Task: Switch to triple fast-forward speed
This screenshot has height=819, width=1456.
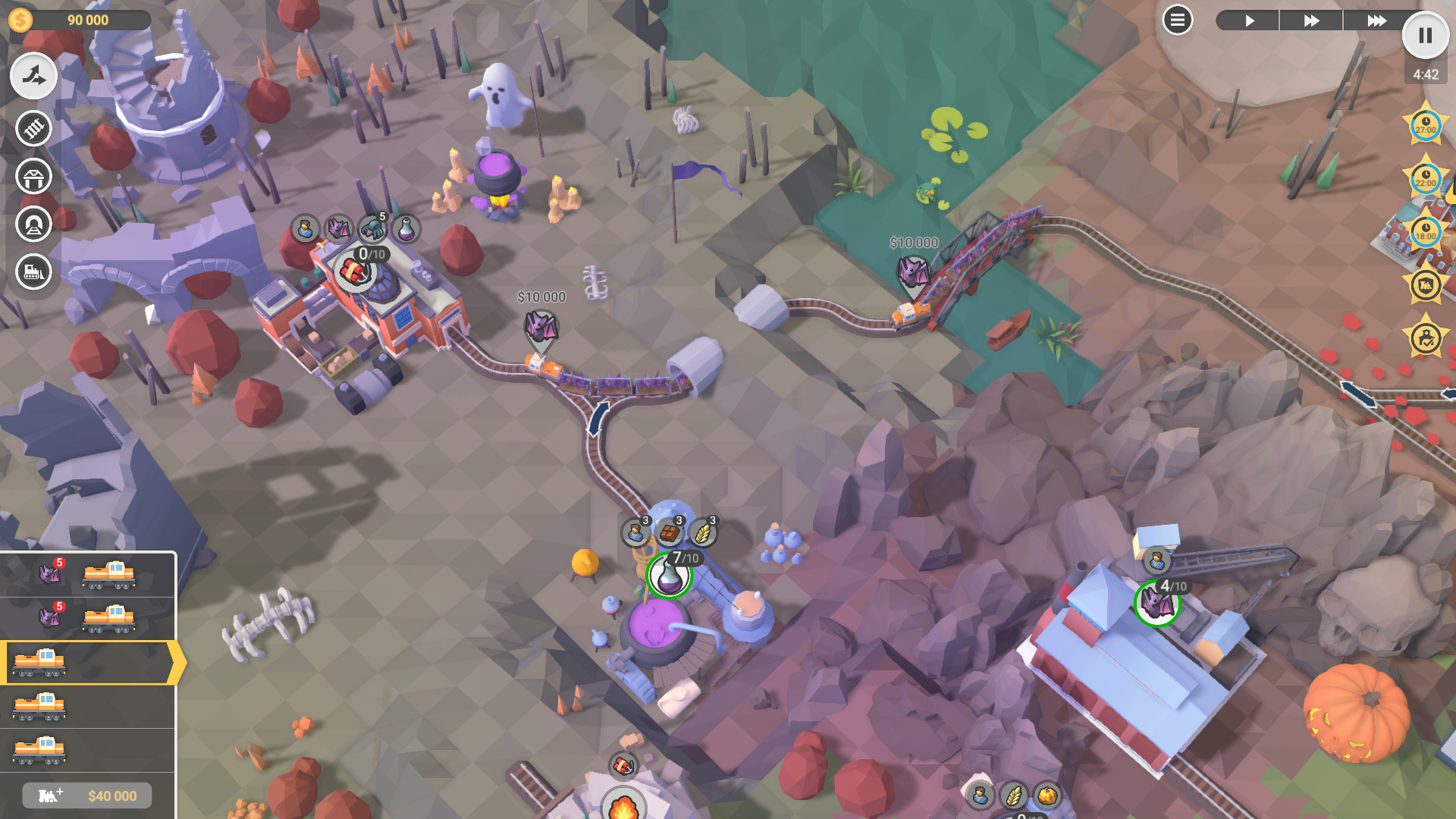Action: pyautogui.click(x=1376, y=20)
